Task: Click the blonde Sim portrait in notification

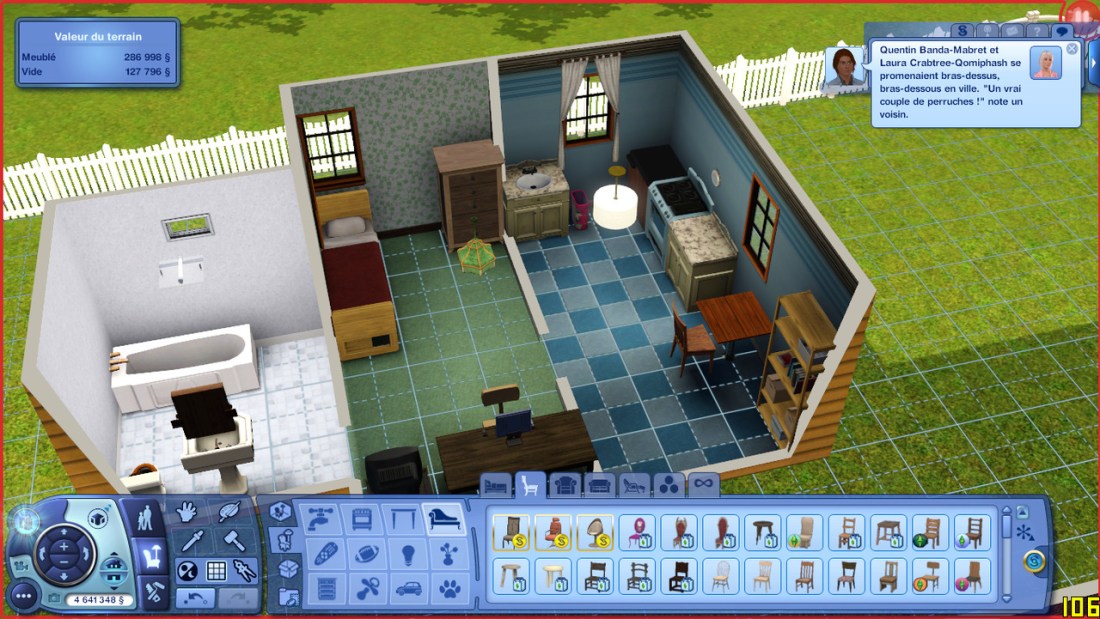Action: coord(1047,63)
